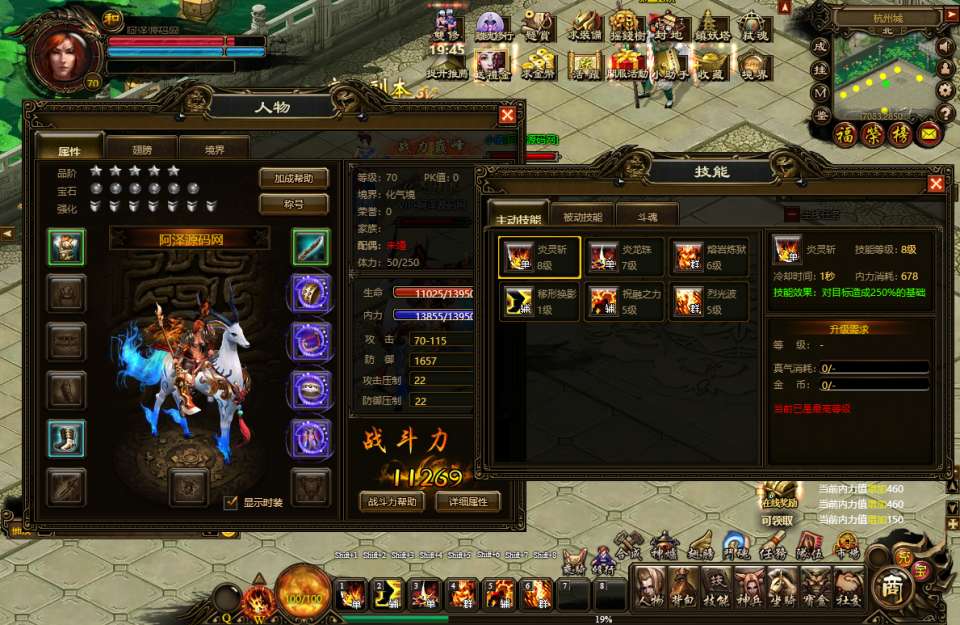This screenshot has width=960, height=625.
Task: Open the mail envelope icon by minimap
Action: (x=929, y=133)
